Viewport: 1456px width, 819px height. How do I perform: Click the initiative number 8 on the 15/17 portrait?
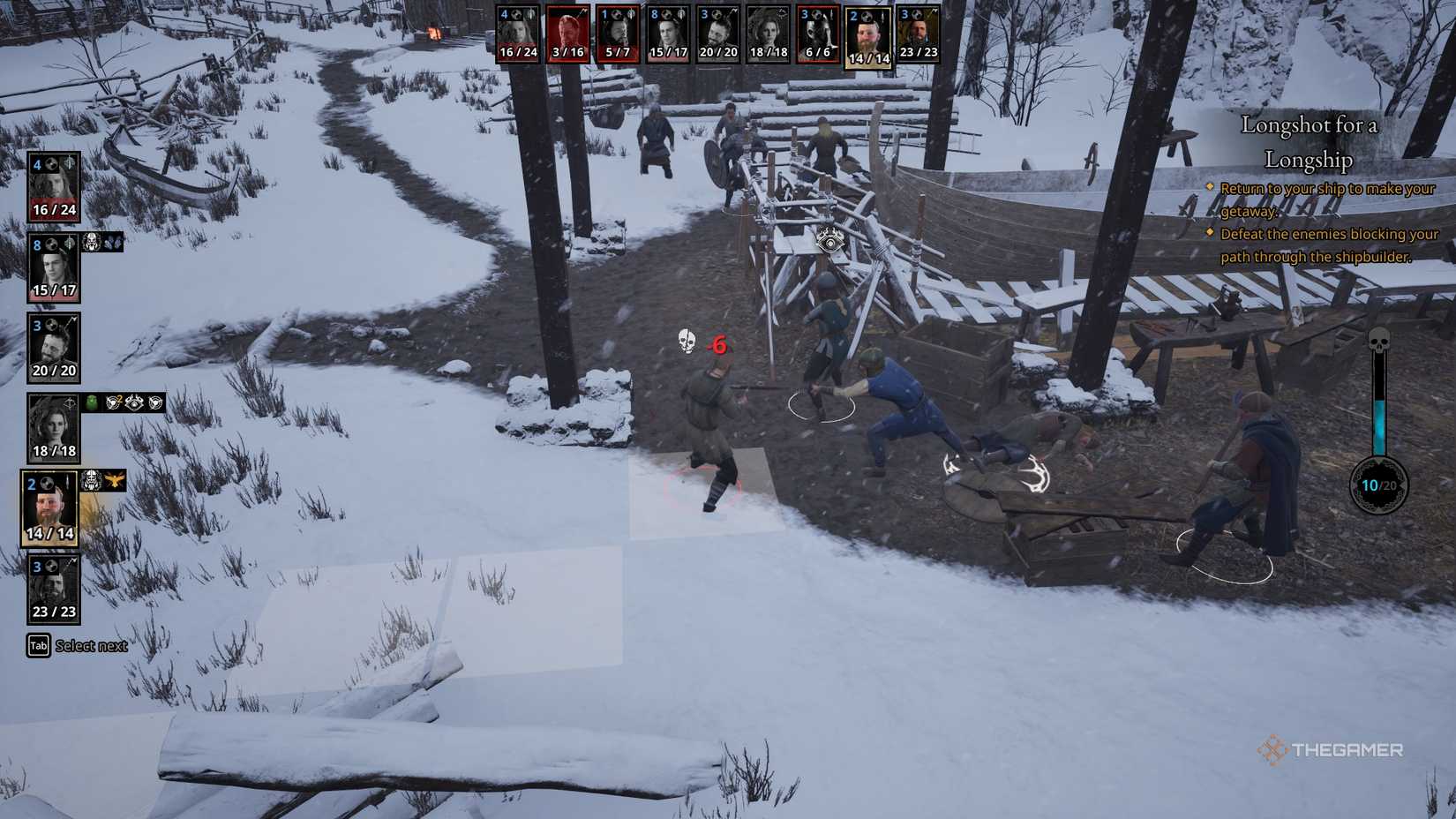tap(37, 244)
